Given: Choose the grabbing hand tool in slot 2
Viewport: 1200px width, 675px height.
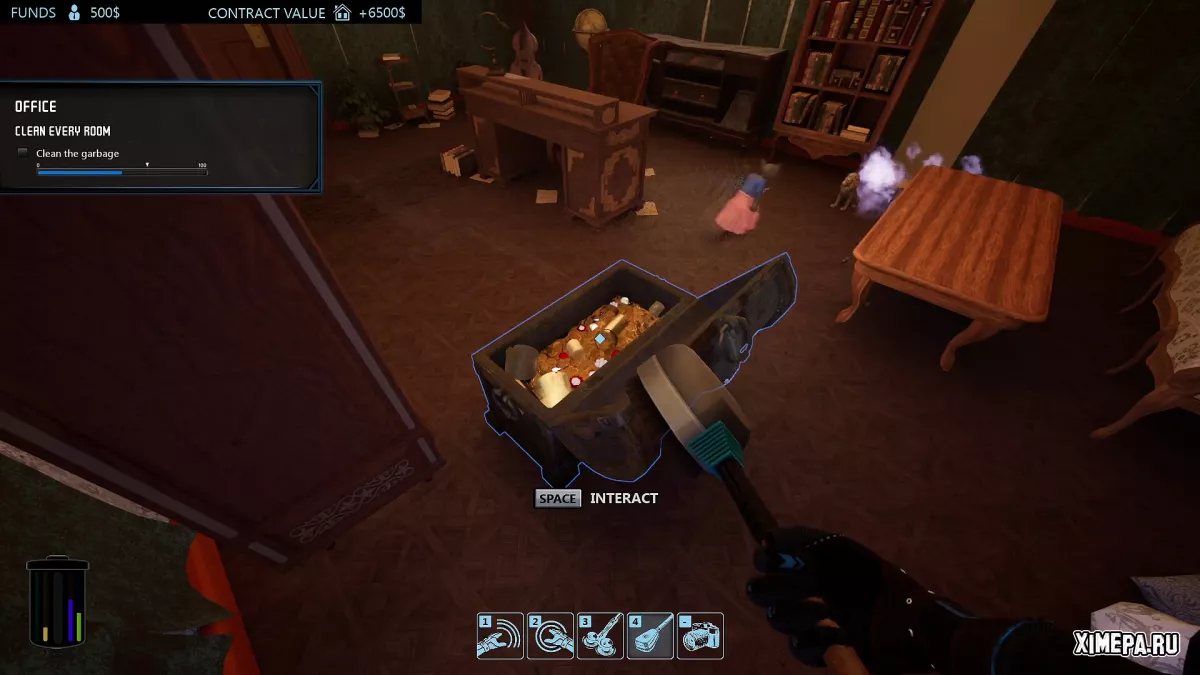Looking at the screenshot, I should [550, 636].
